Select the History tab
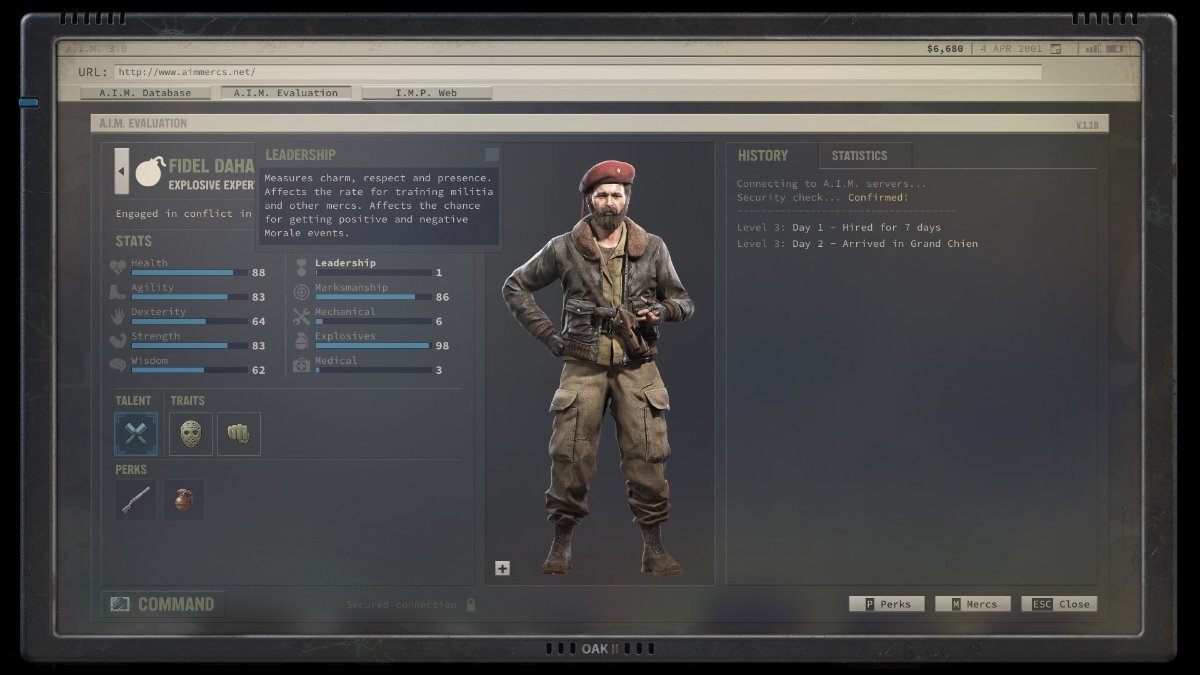Viewport: 1200px width, 675px height. point(763,156)
